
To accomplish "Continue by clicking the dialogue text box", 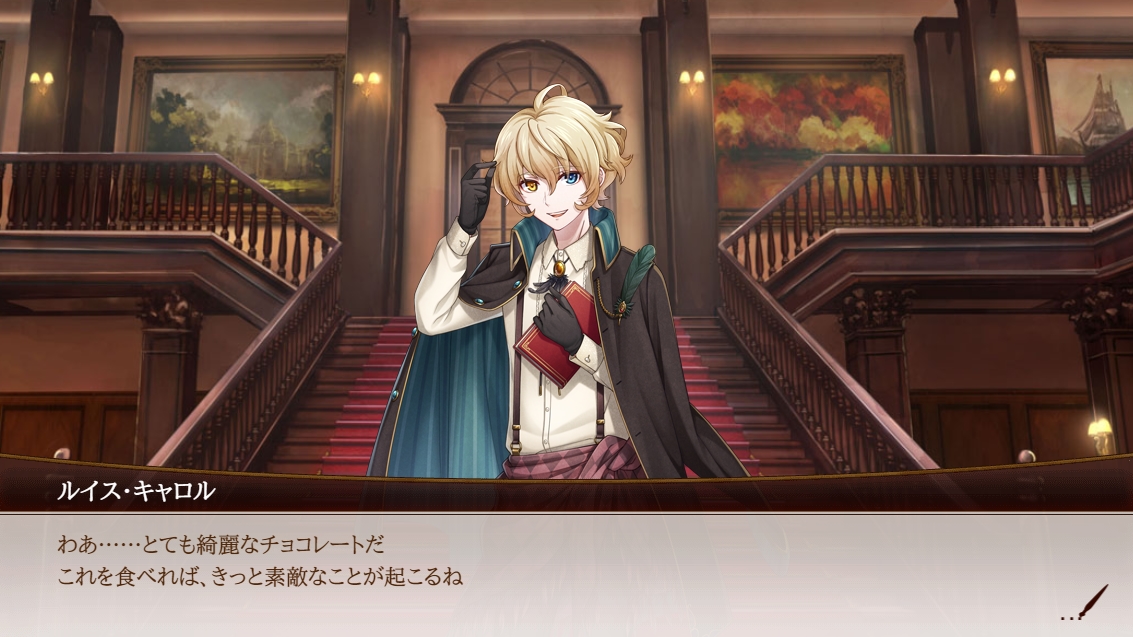I will 560,572.
